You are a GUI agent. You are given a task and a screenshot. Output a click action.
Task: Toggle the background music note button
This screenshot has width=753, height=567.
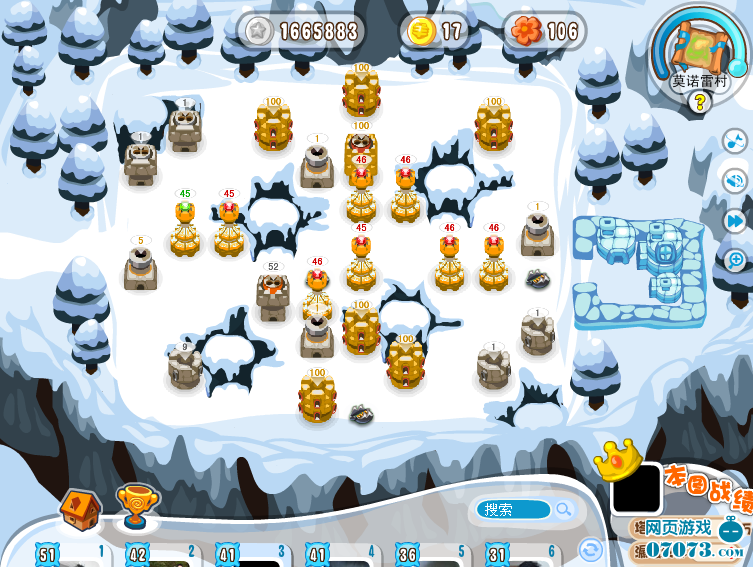(x=735, y=141)
